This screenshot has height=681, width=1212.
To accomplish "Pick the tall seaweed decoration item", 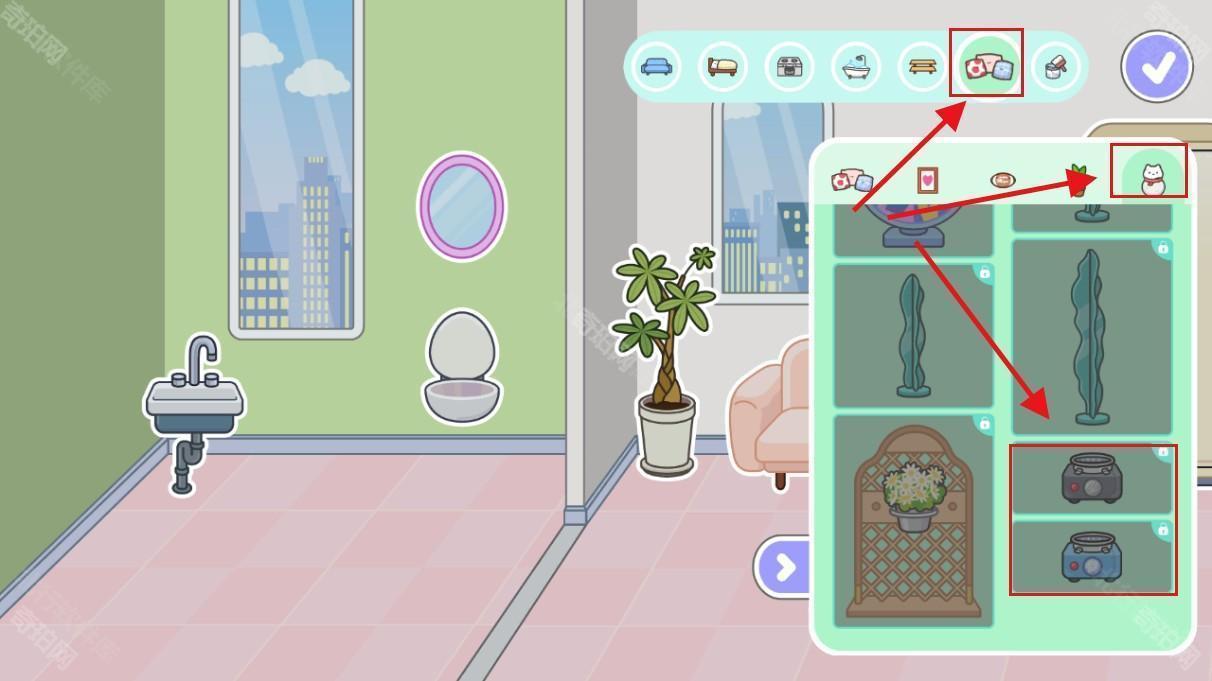I will pos(1090,337).
